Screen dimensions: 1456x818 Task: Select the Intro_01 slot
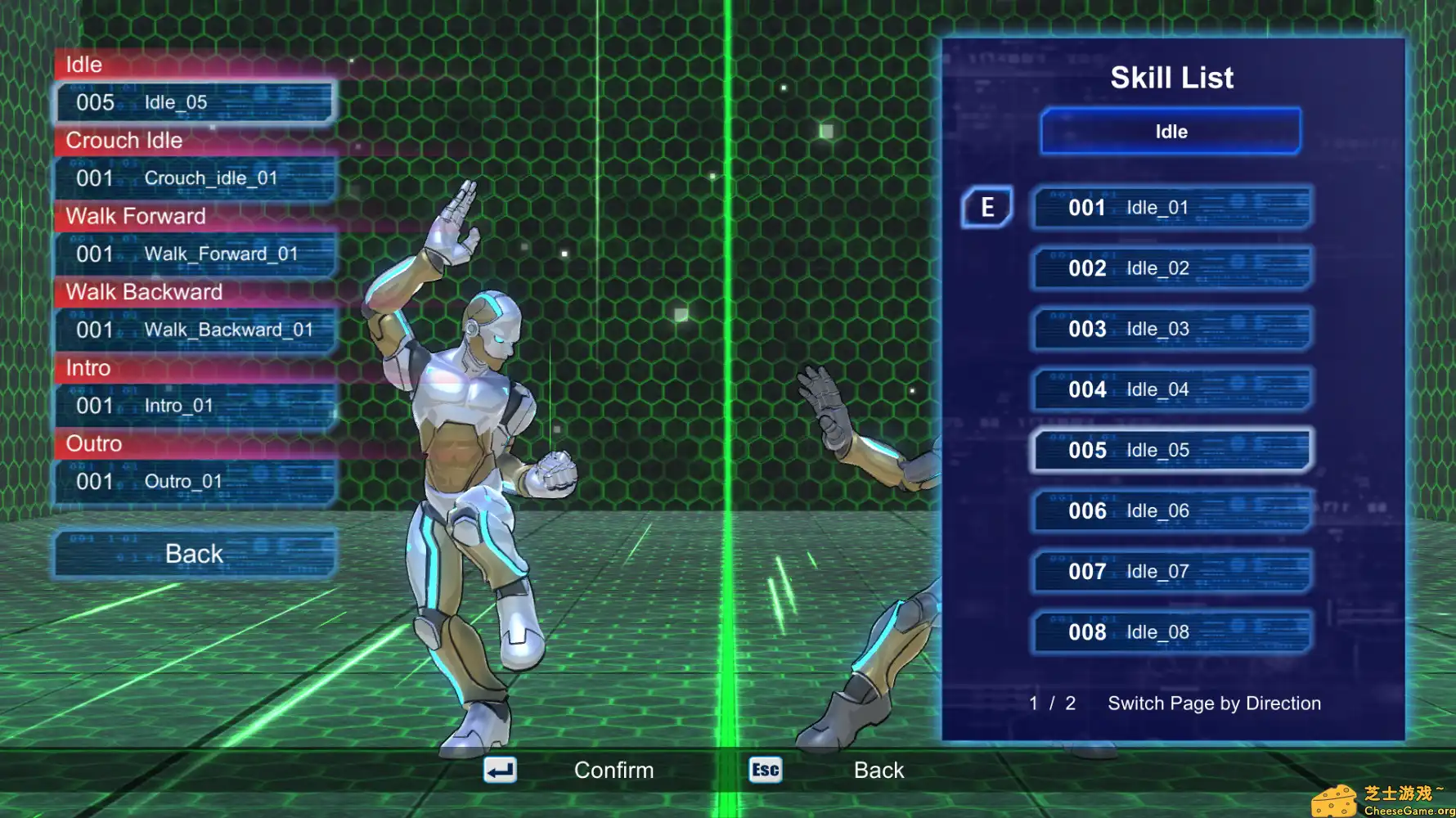194,405
